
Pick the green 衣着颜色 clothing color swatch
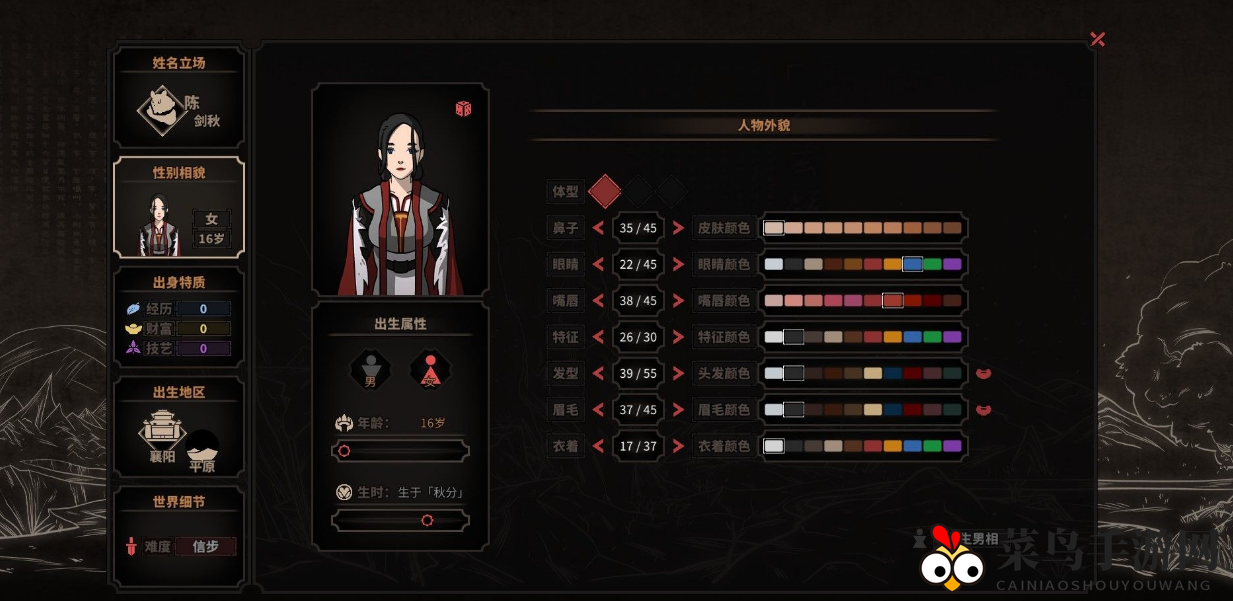click(932, 446)
